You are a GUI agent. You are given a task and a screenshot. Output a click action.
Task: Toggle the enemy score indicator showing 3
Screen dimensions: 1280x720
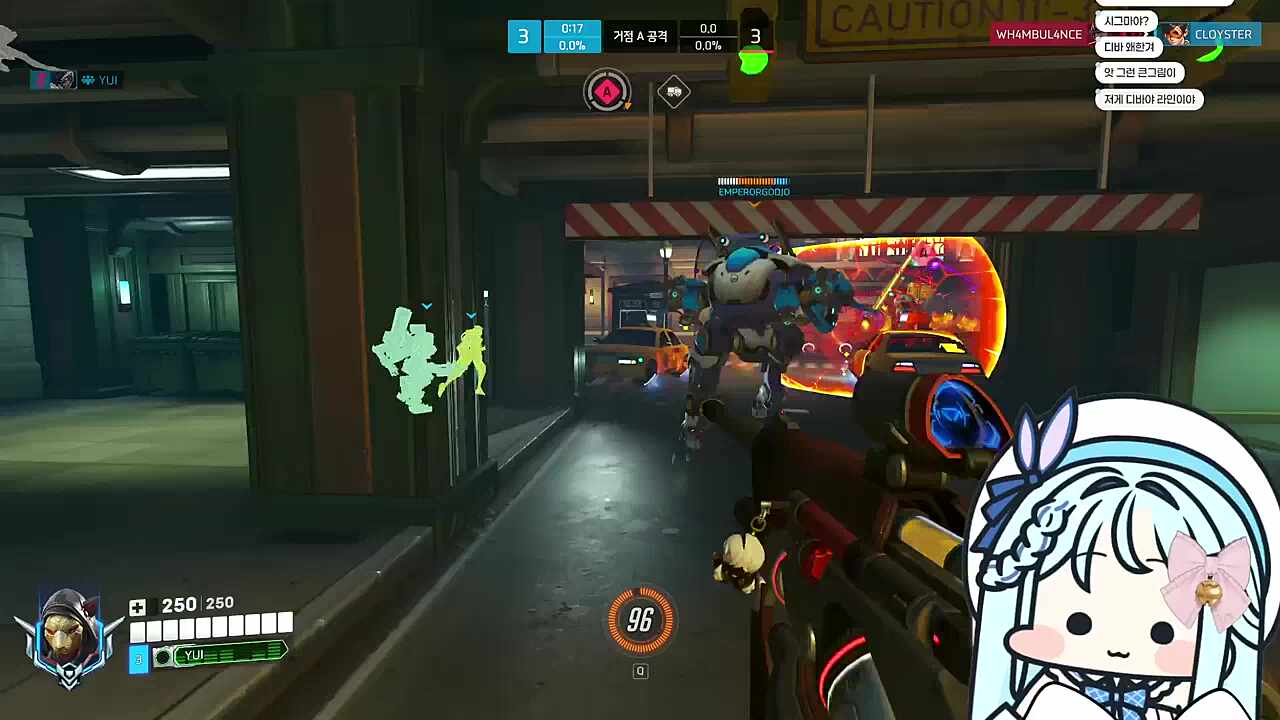[x=756, y=37]
